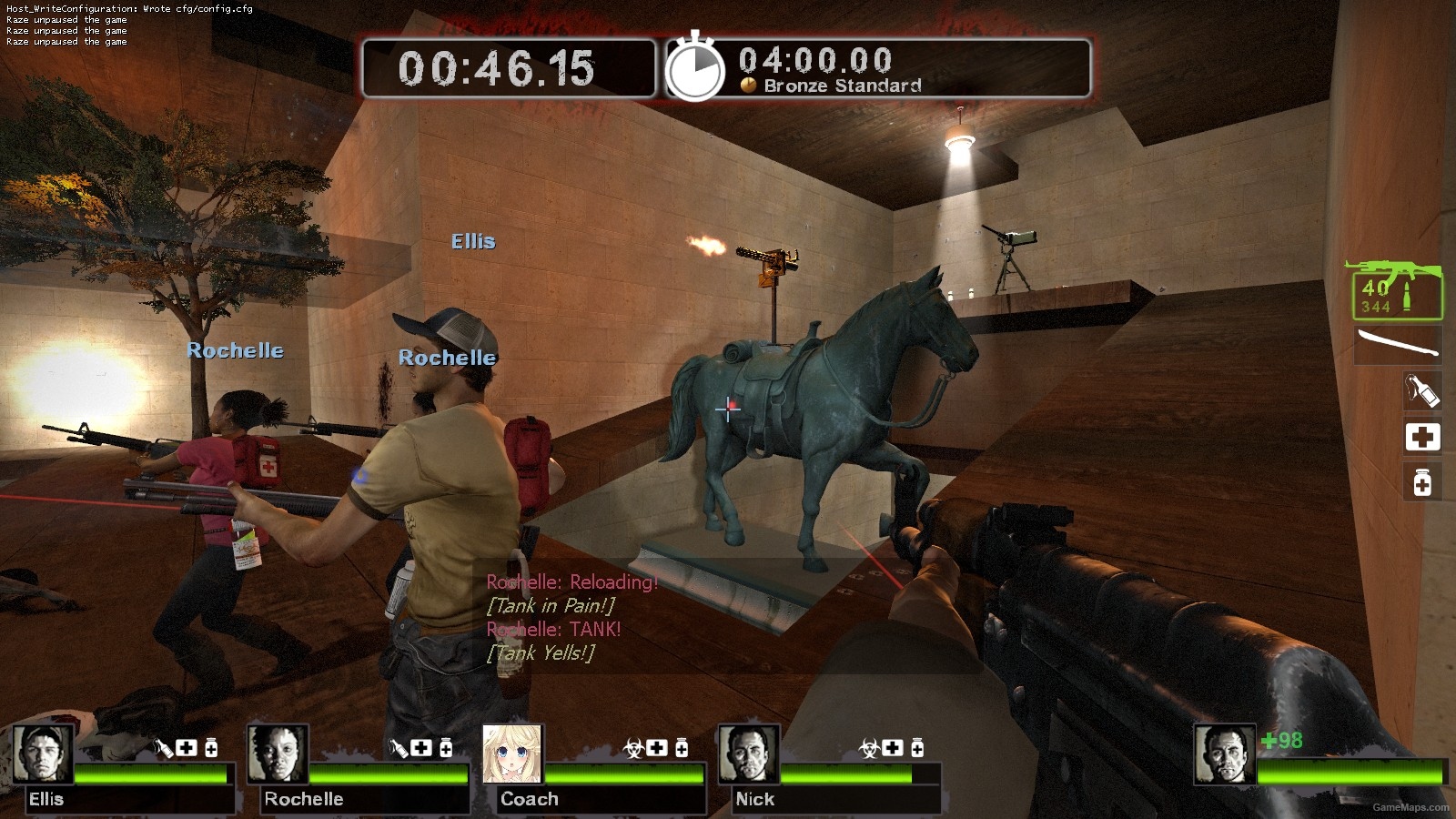
Task: Click the Bronze Standard medal icon
Action: coord(749,86)
